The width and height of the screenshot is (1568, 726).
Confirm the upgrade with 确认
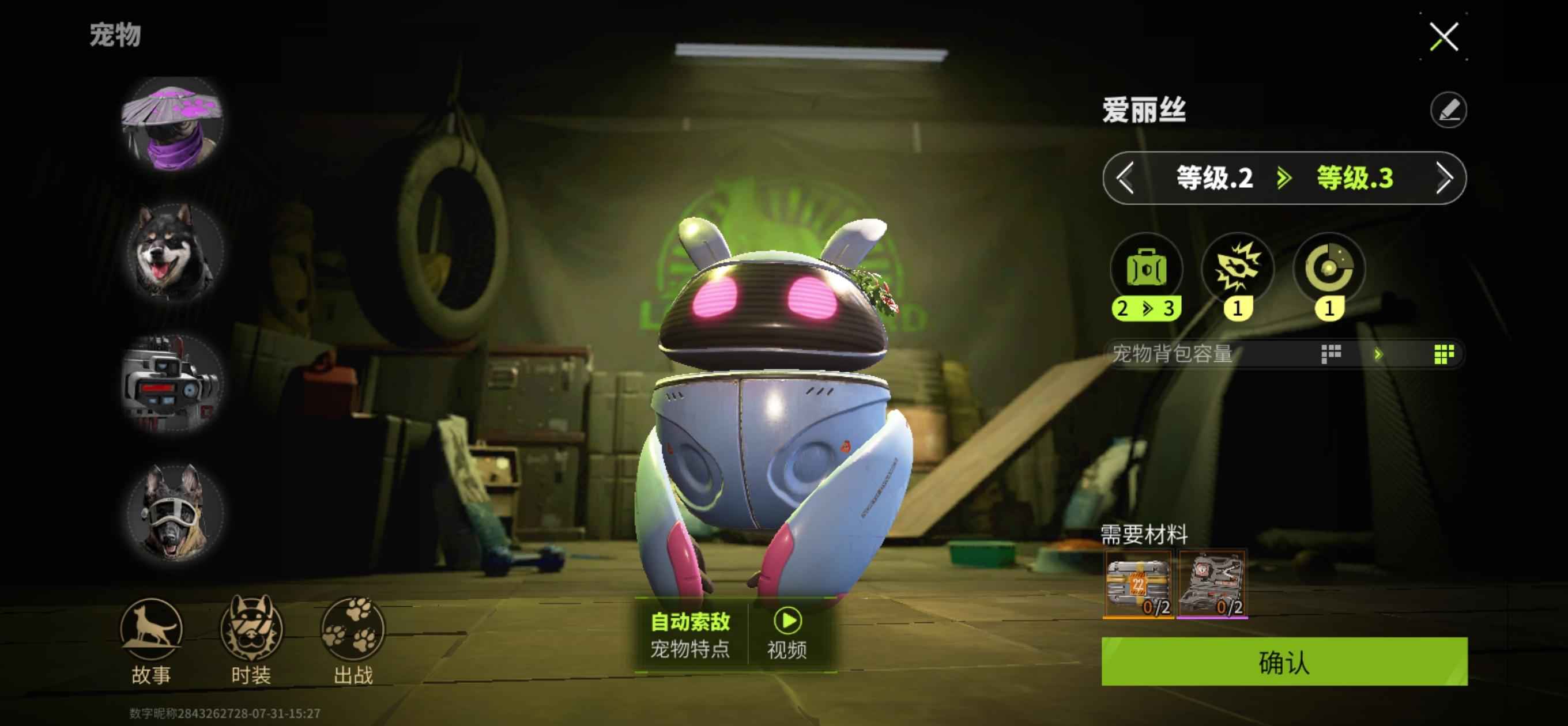pyautogui.click(x=1284, y=661)
